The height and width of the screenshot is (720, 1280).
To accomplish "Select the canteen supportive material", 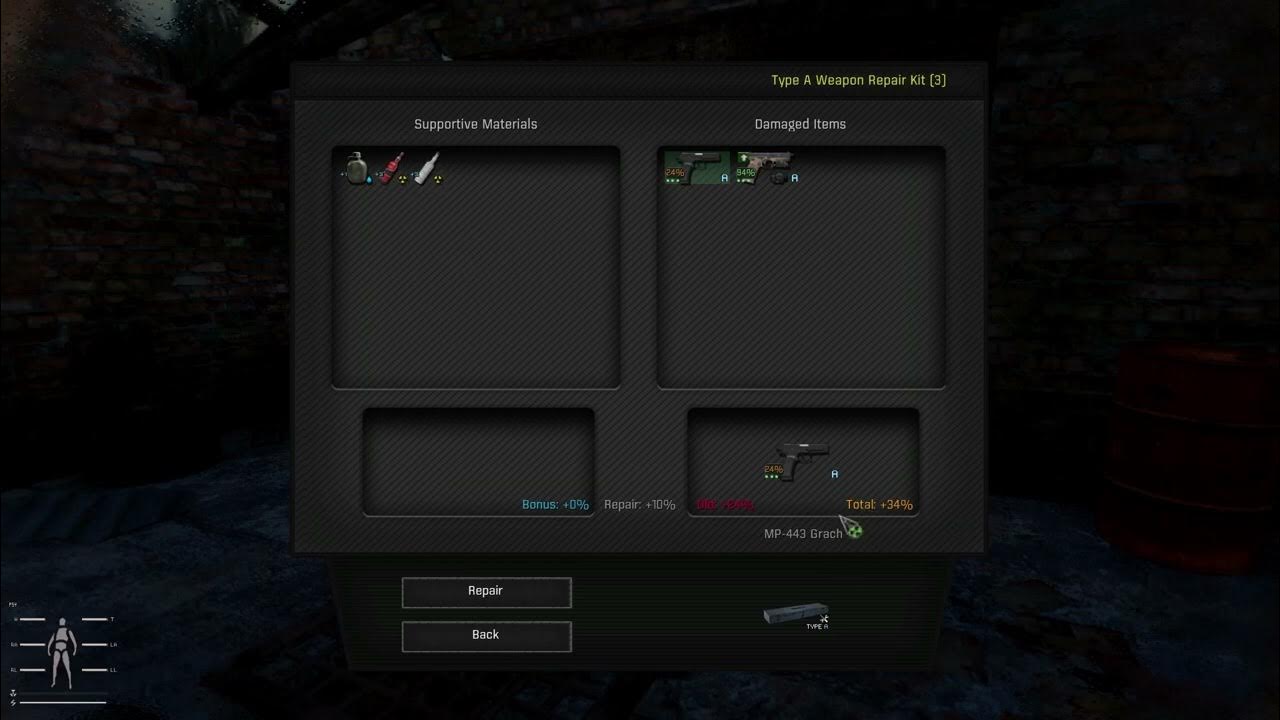I will pyautogui.click(x=357, y=167).
